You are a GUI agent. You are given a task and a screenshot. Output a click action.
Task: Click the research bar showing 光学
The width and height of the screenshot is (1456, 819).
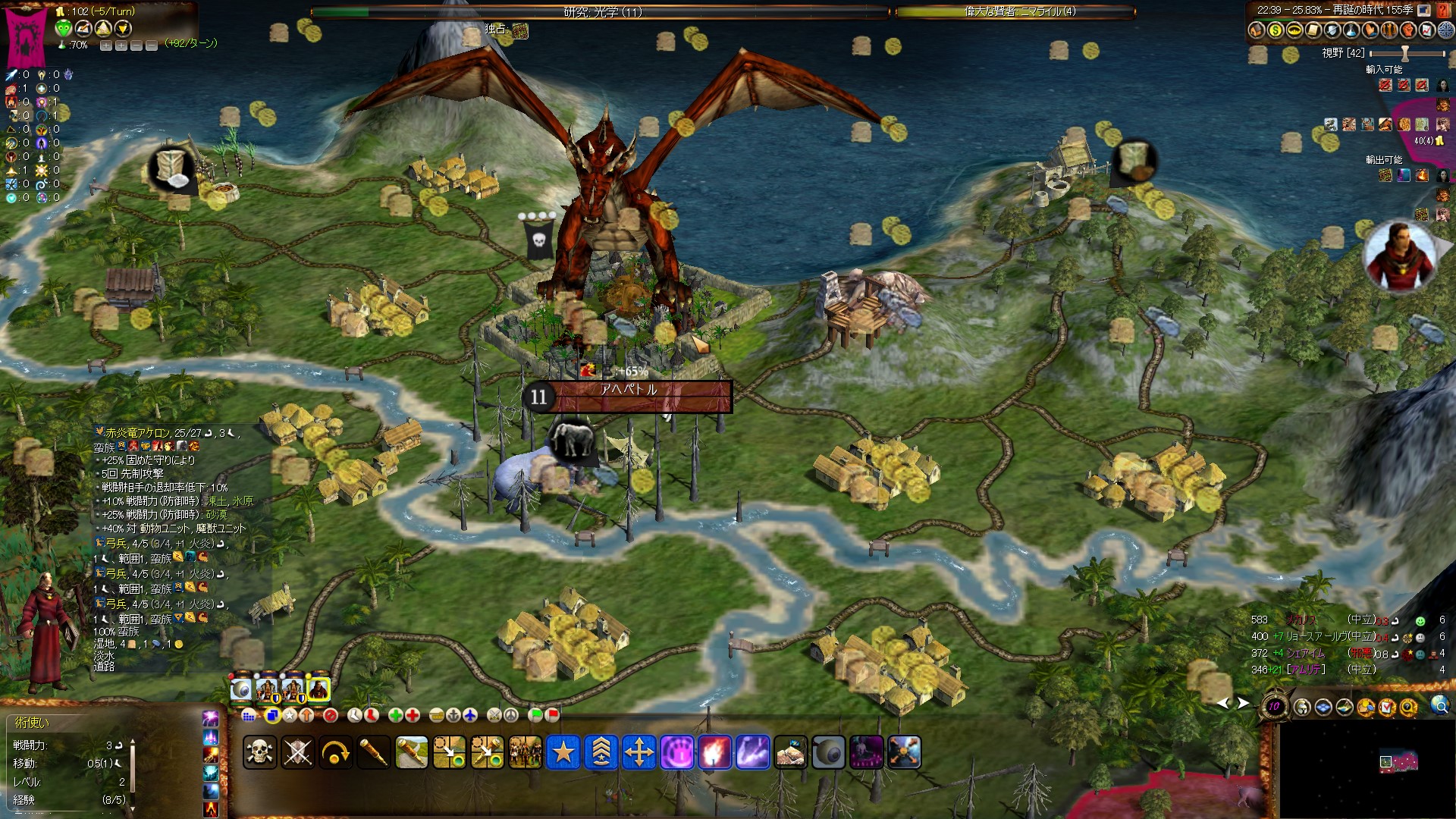pos(601,11)
